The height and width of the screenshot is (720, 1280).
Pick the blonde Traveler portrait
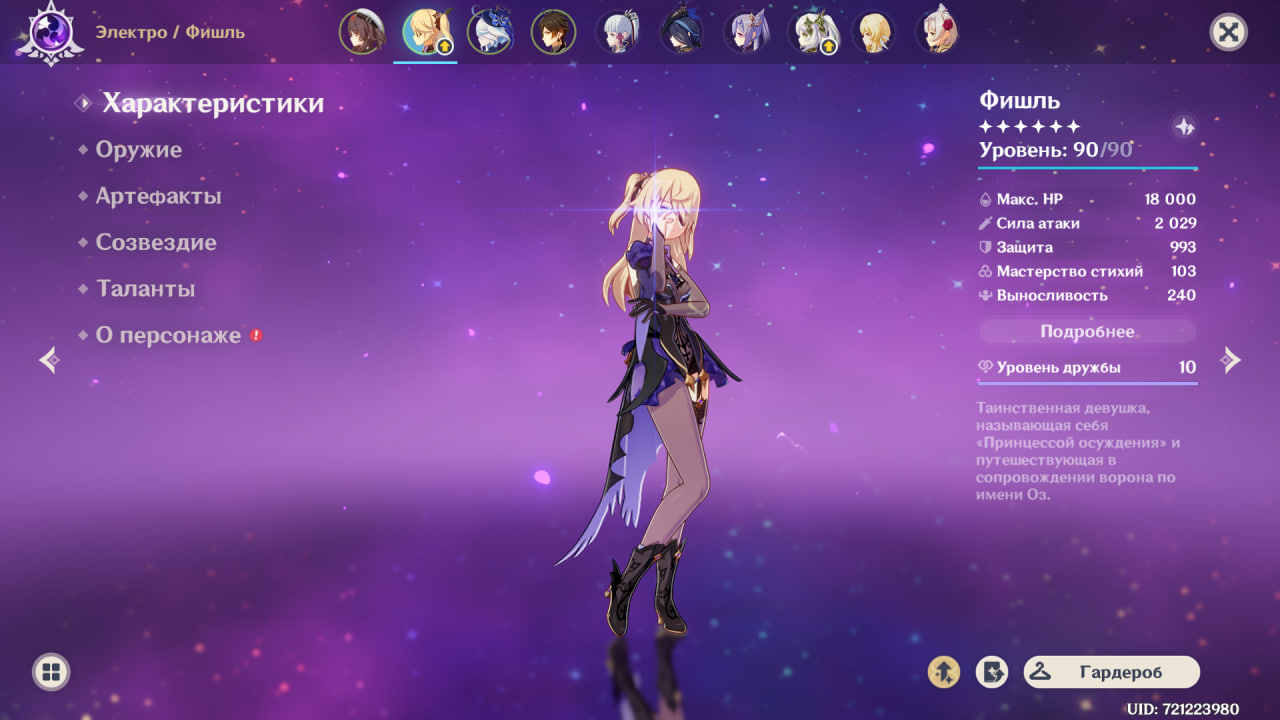click(873, 32)
